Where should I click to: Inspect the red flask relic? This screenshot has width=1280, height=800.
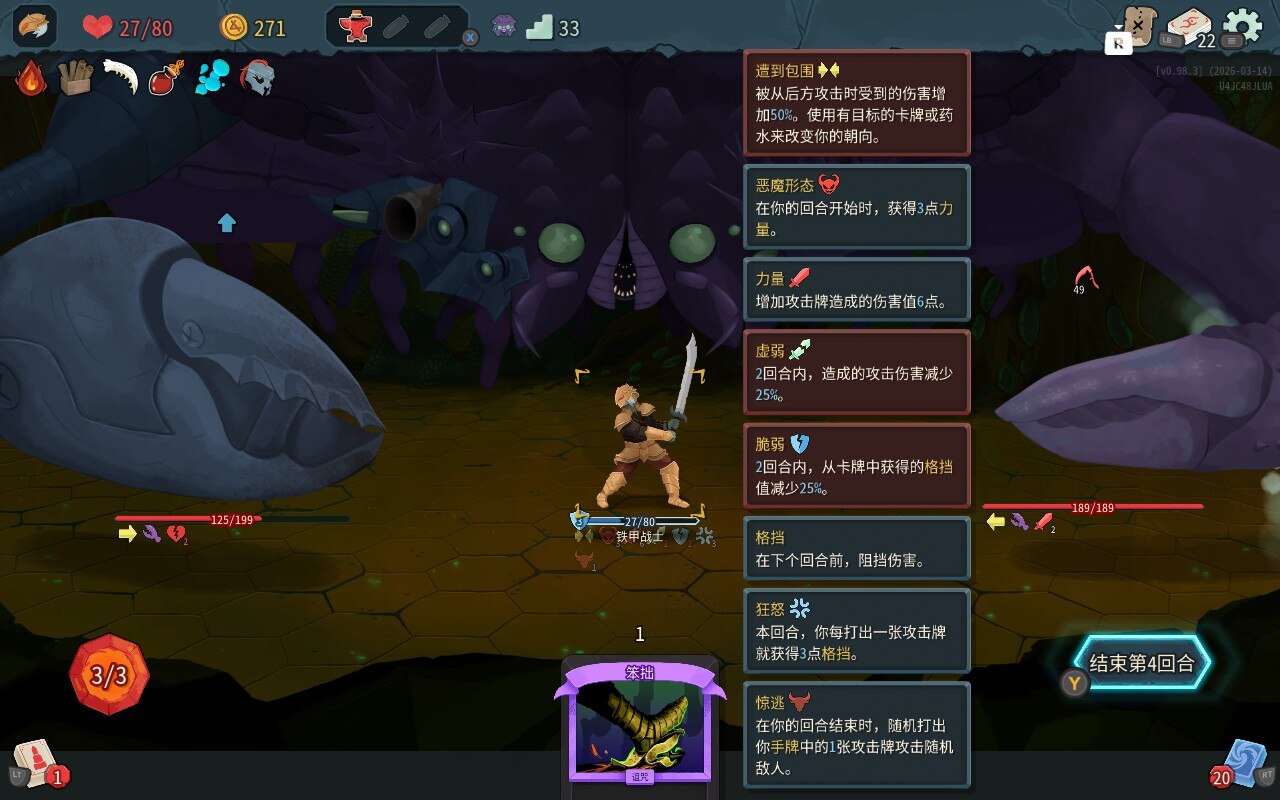[x=165, y=78]
